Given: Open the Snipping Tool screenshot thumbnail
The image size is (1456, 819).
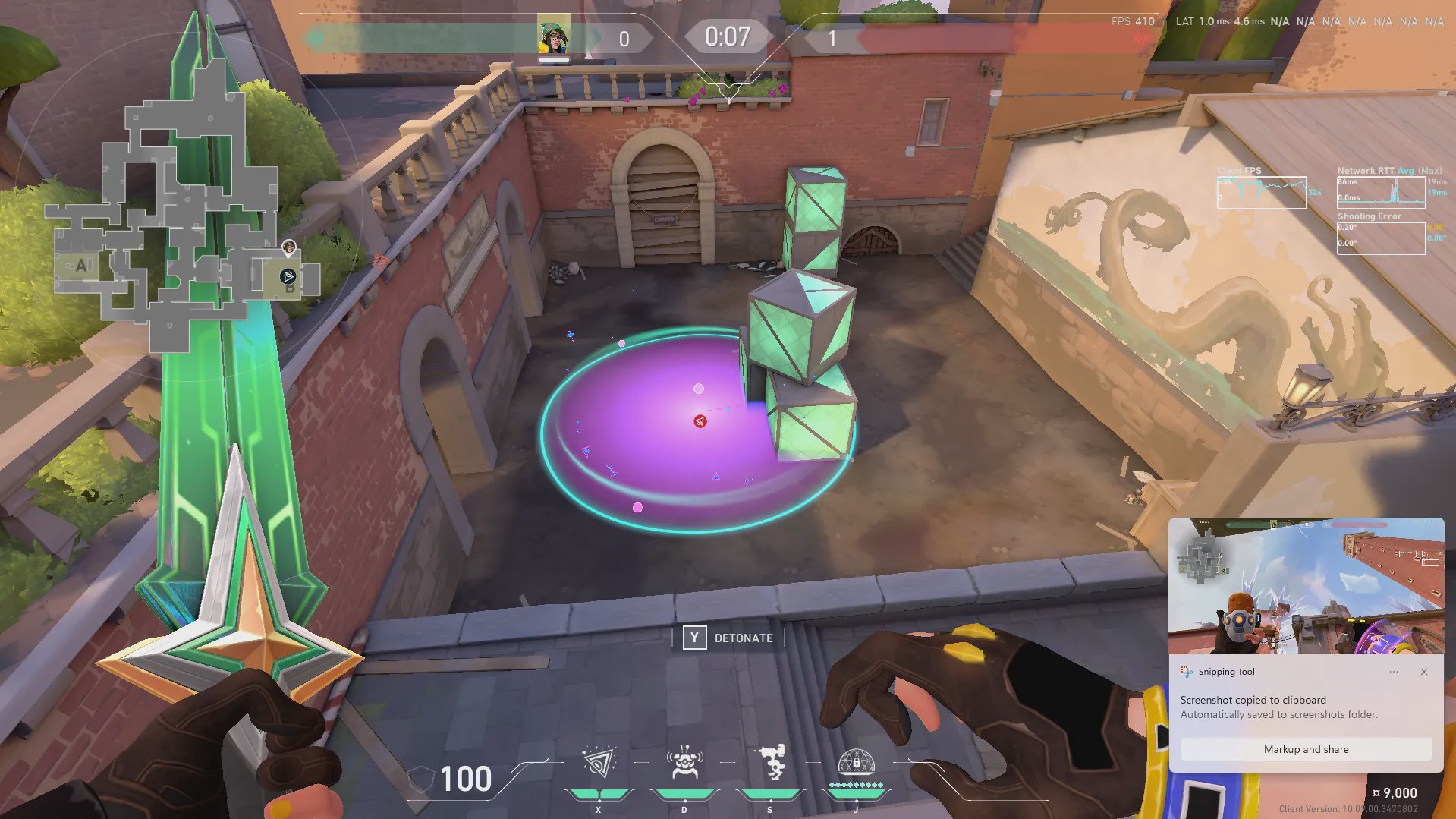Looking at the screenshot, I should [1305, 586].
